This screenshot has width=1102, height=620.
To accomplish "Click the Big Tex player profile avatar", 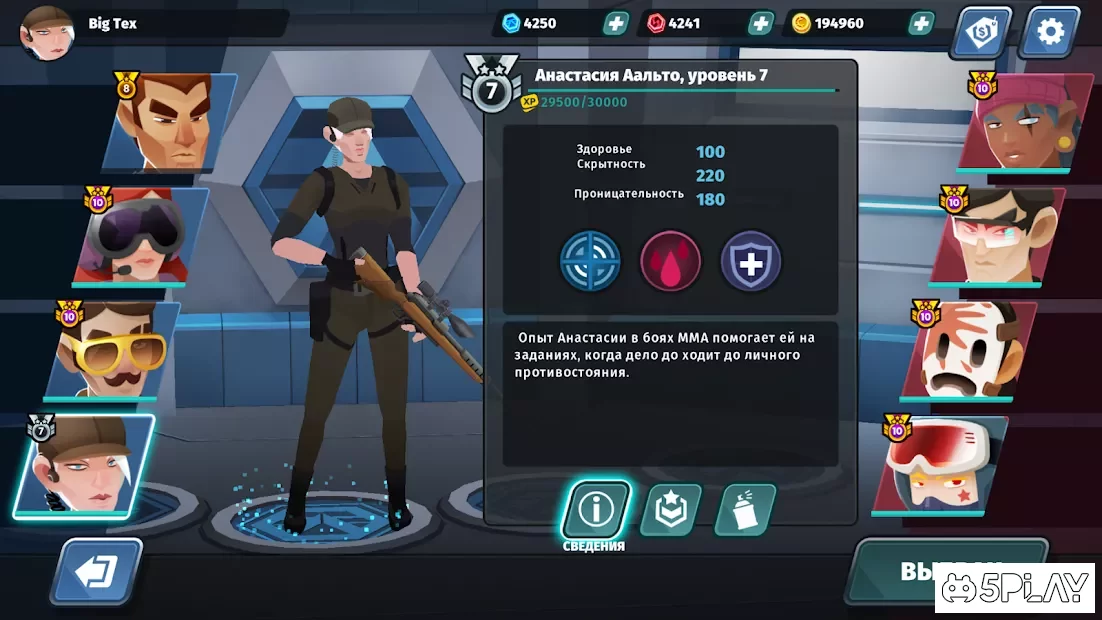I will point(47,30).
